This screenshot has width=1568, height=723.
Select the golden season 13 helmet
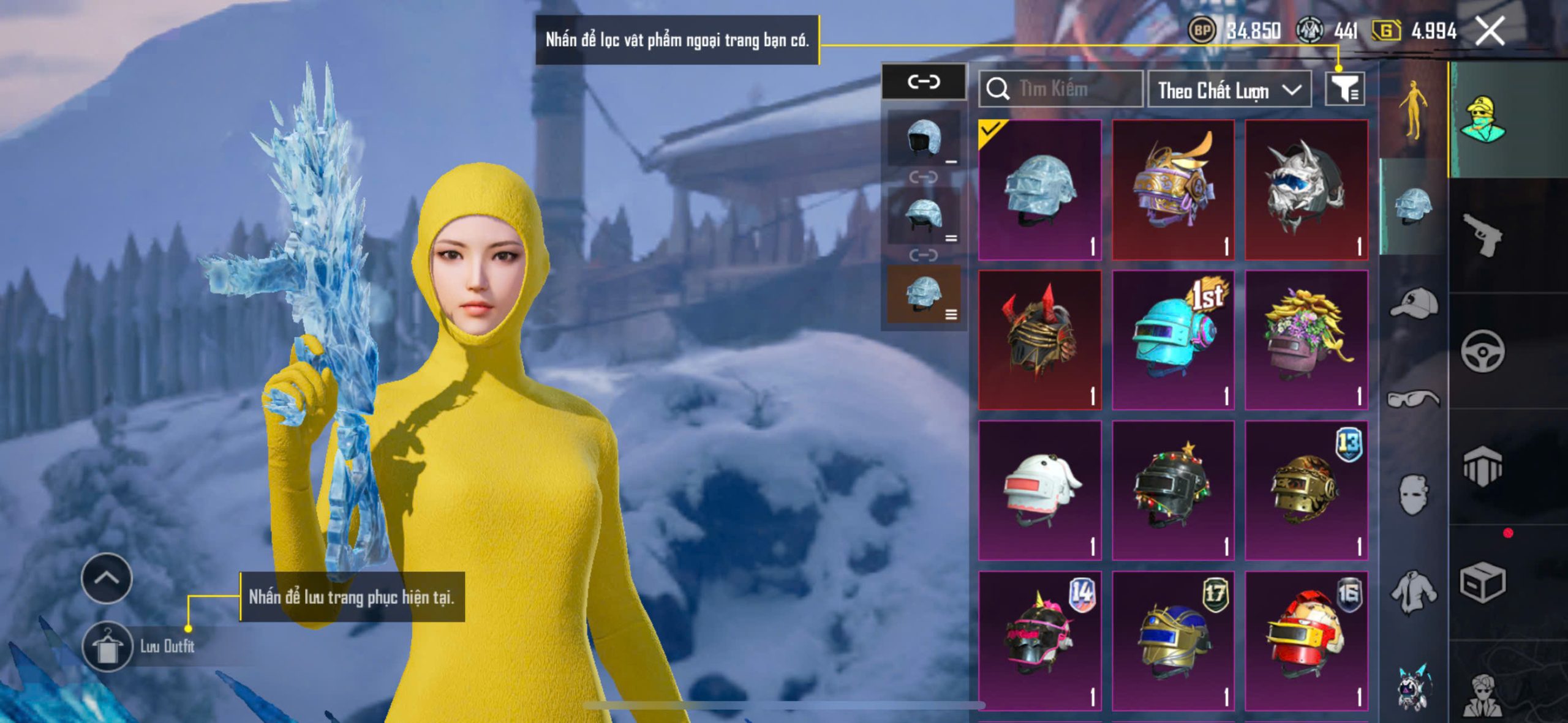1306,490
